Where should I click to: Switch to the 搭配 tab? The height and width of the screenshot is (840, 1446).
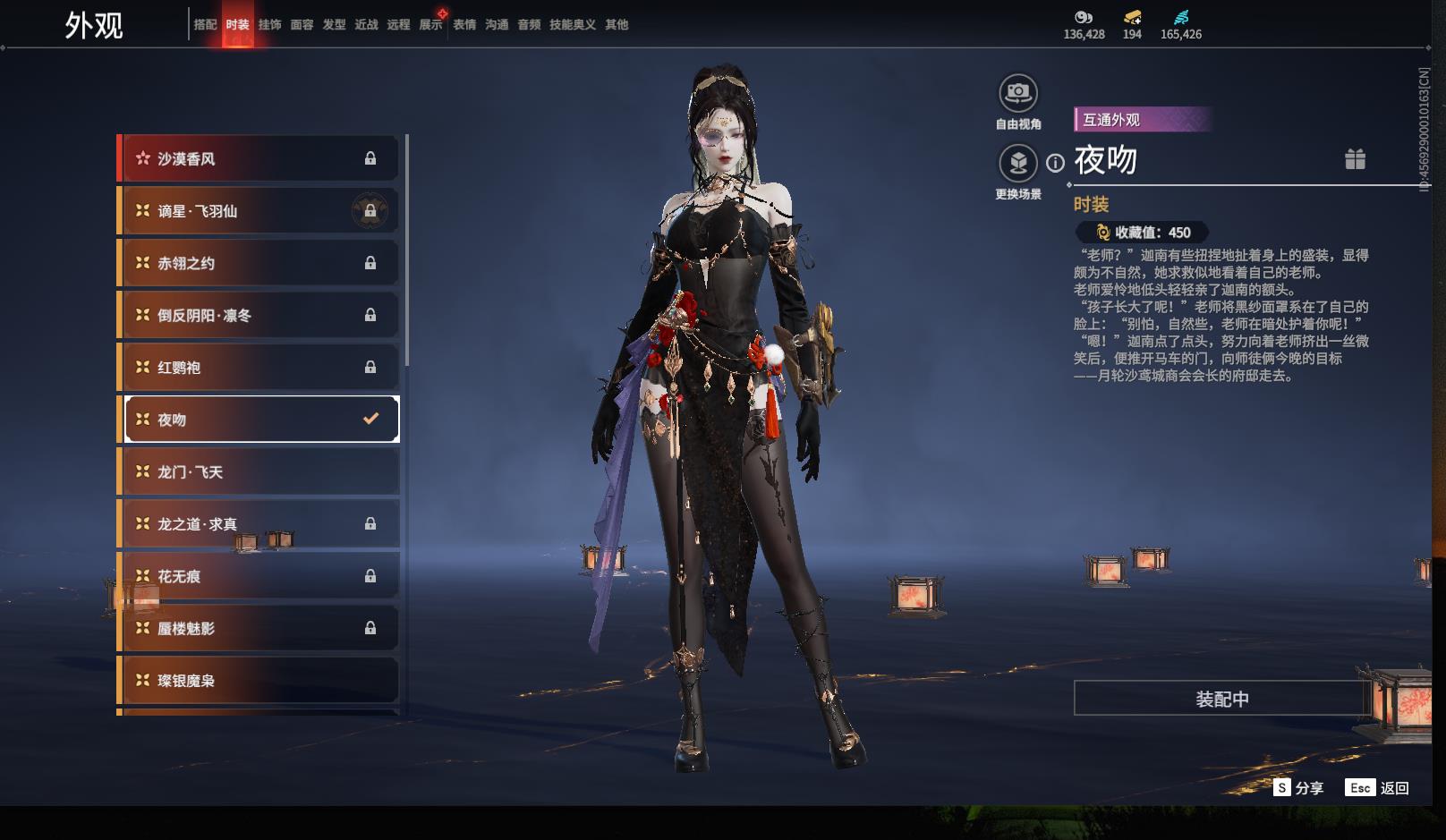[205, 25]
